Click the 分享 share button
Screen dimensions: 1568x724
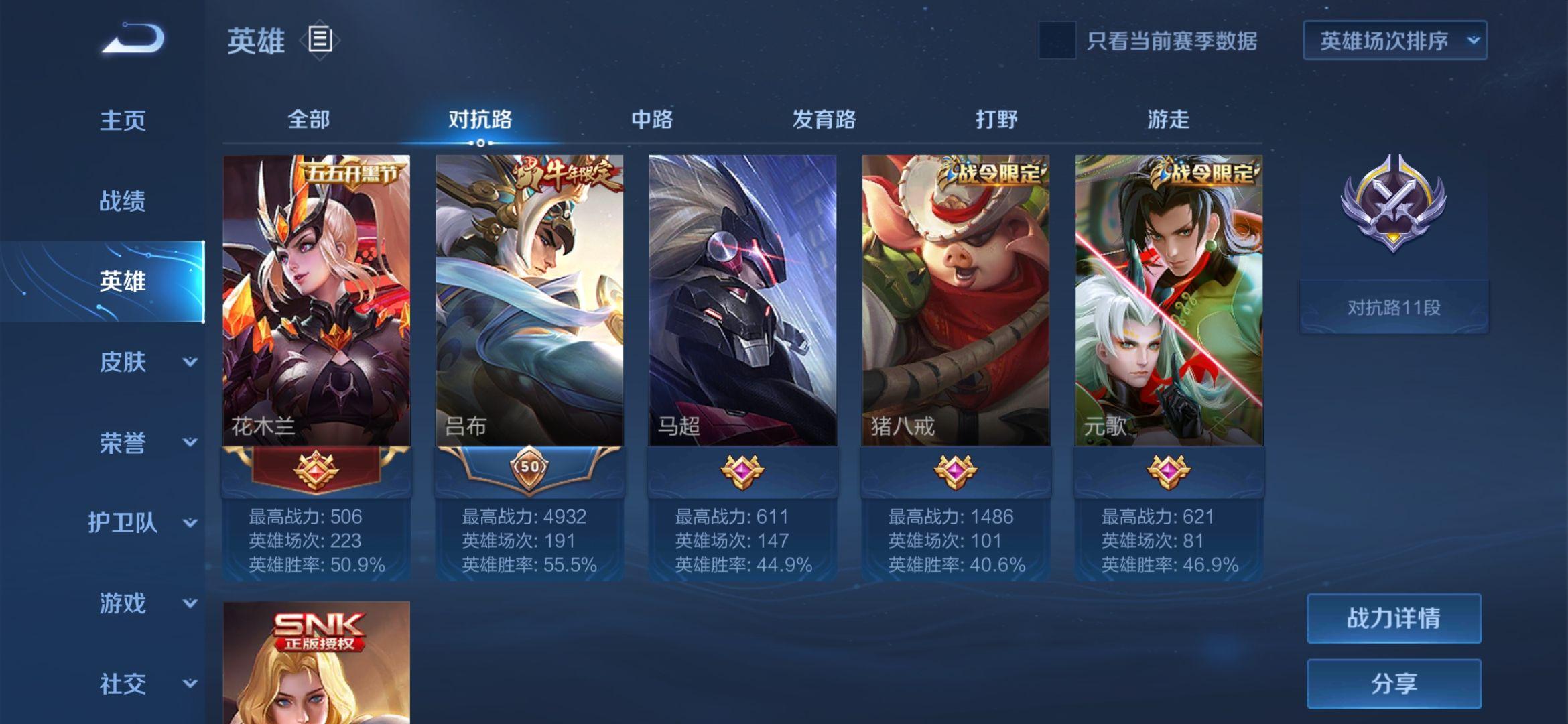click(x=1394, y=684)
